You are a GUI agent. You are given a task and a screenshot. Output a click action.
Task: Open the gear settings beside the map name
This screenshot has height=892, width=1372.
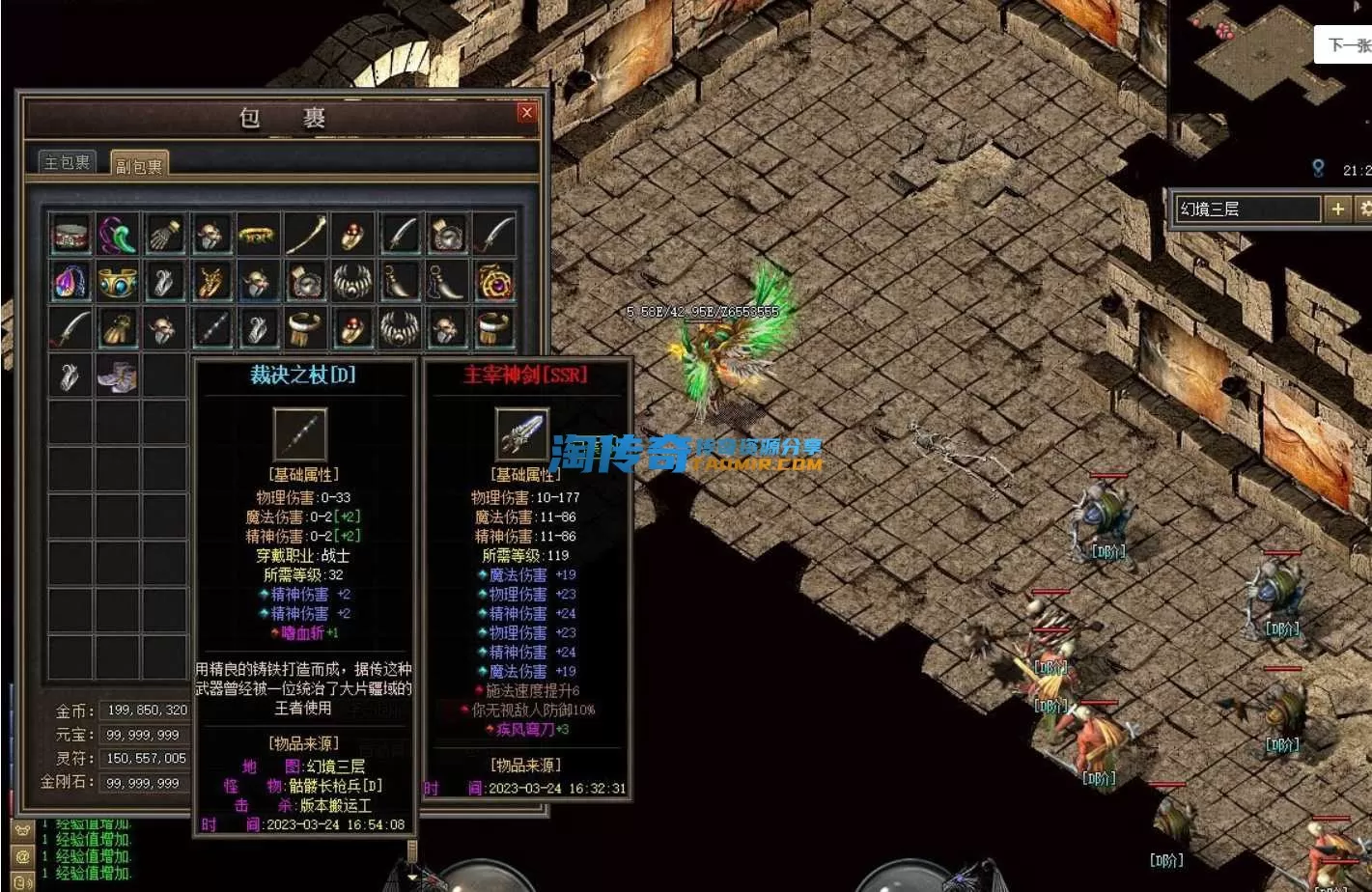1364,209
